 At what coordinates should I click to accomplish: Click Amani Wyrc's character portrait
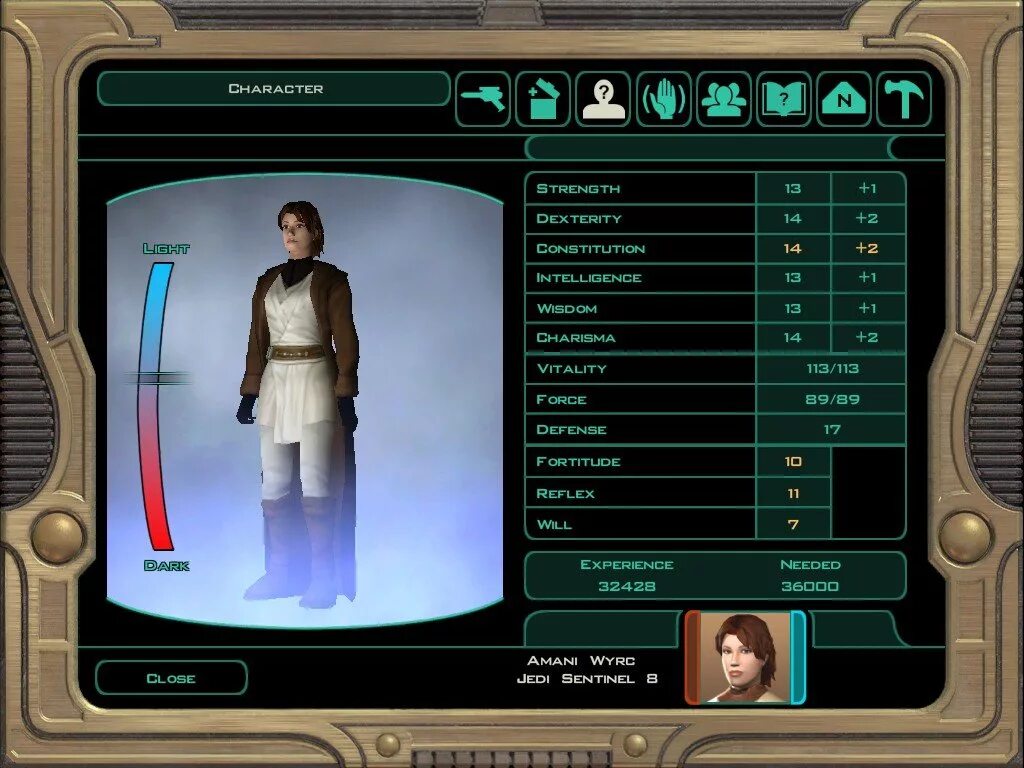[x=745, y=657]
